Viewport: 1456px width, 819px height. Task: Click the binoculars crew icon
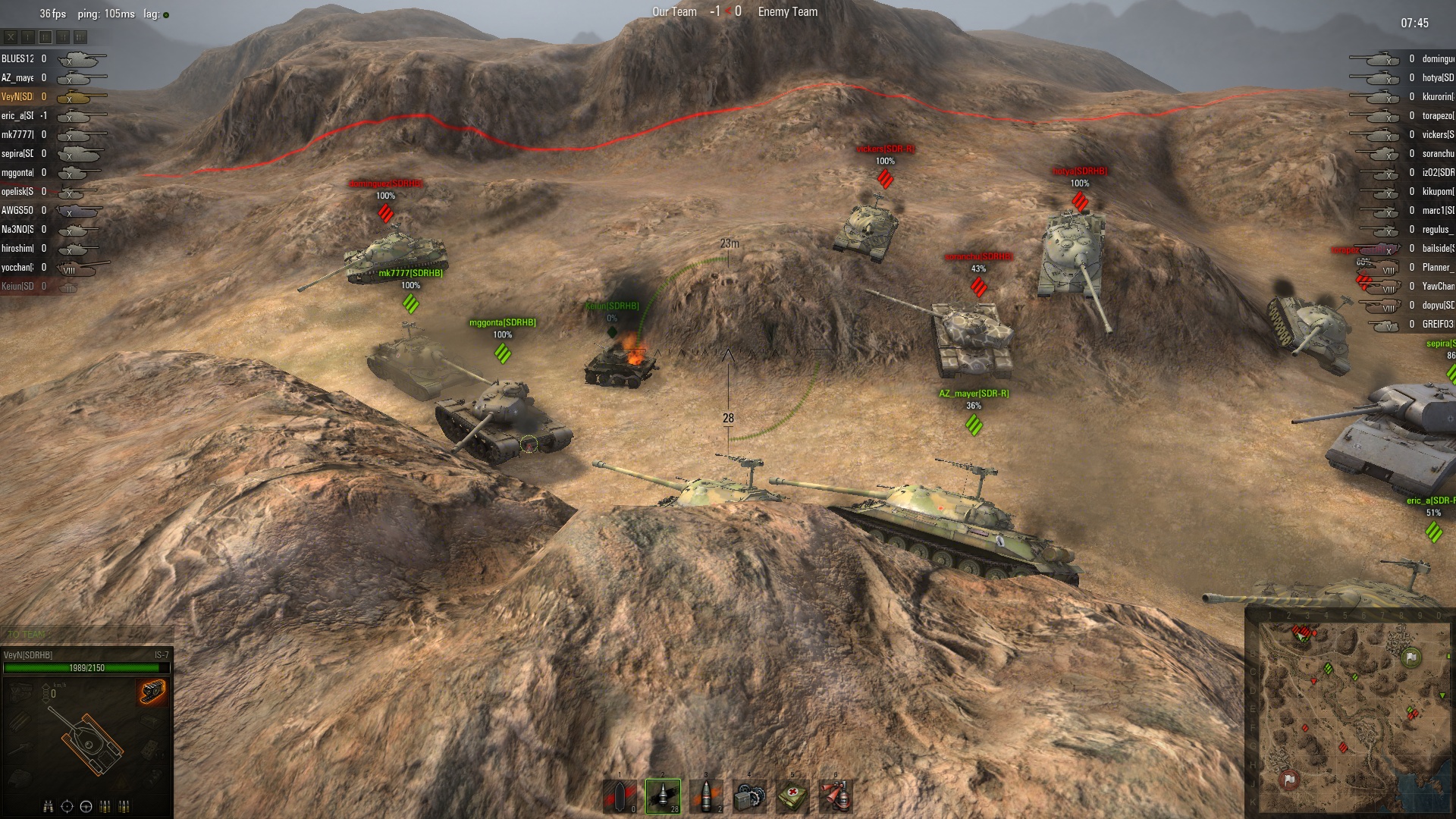[49, 806]
